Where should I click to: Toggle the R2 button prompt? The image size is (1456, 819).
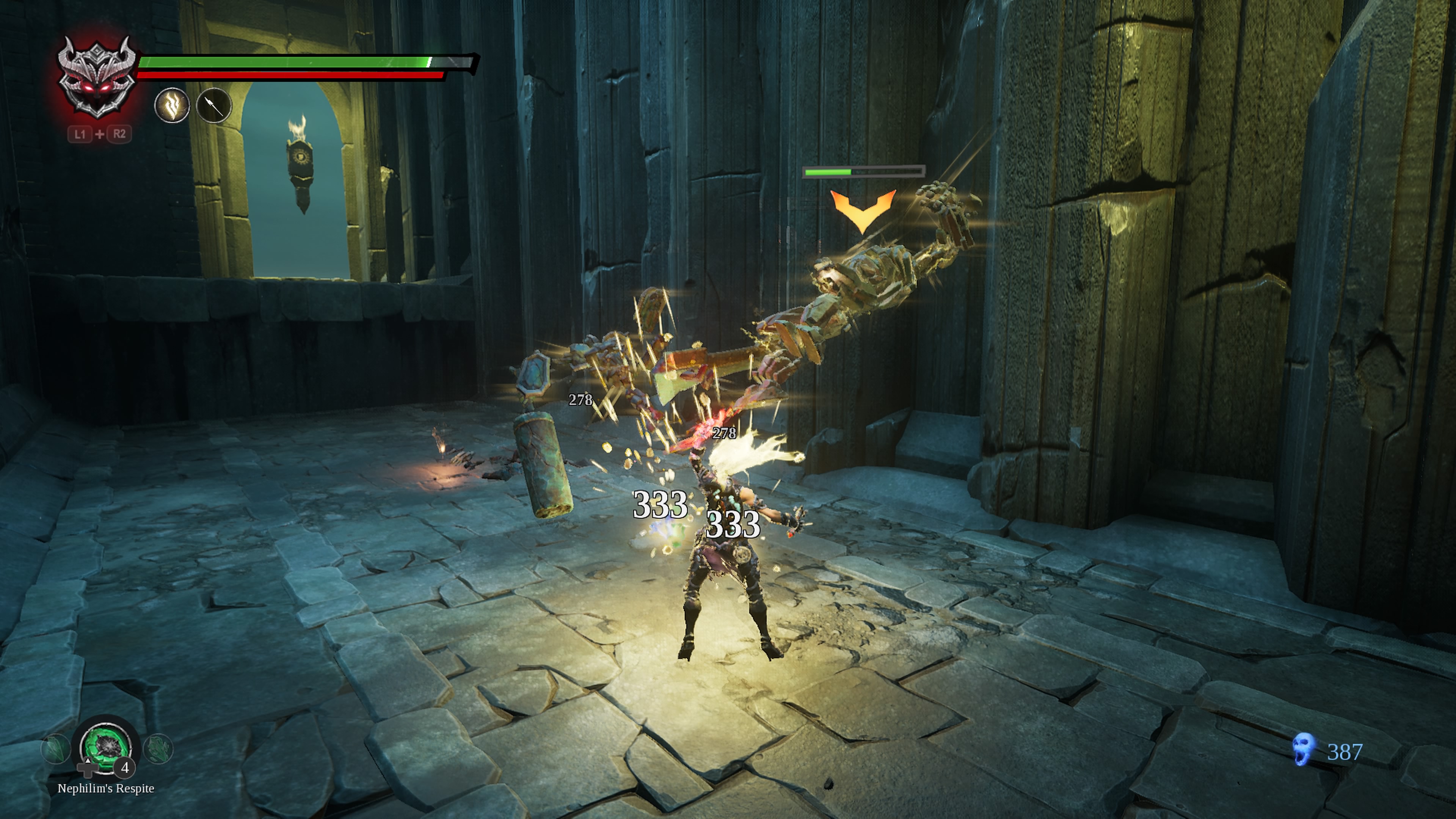pos(119,135)
